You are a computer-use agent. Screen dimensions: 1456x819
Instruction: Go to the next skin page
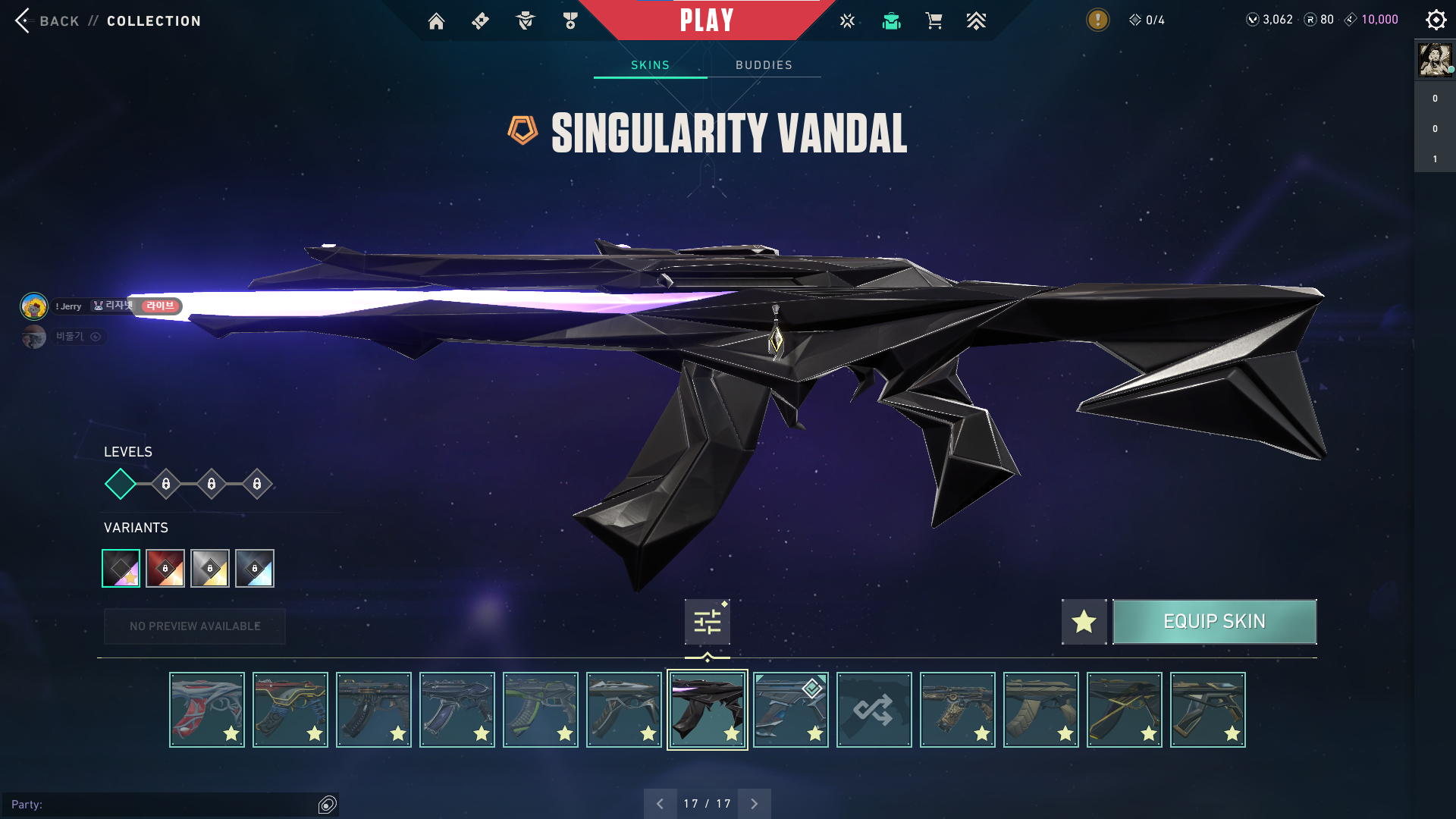coord(754,804)
